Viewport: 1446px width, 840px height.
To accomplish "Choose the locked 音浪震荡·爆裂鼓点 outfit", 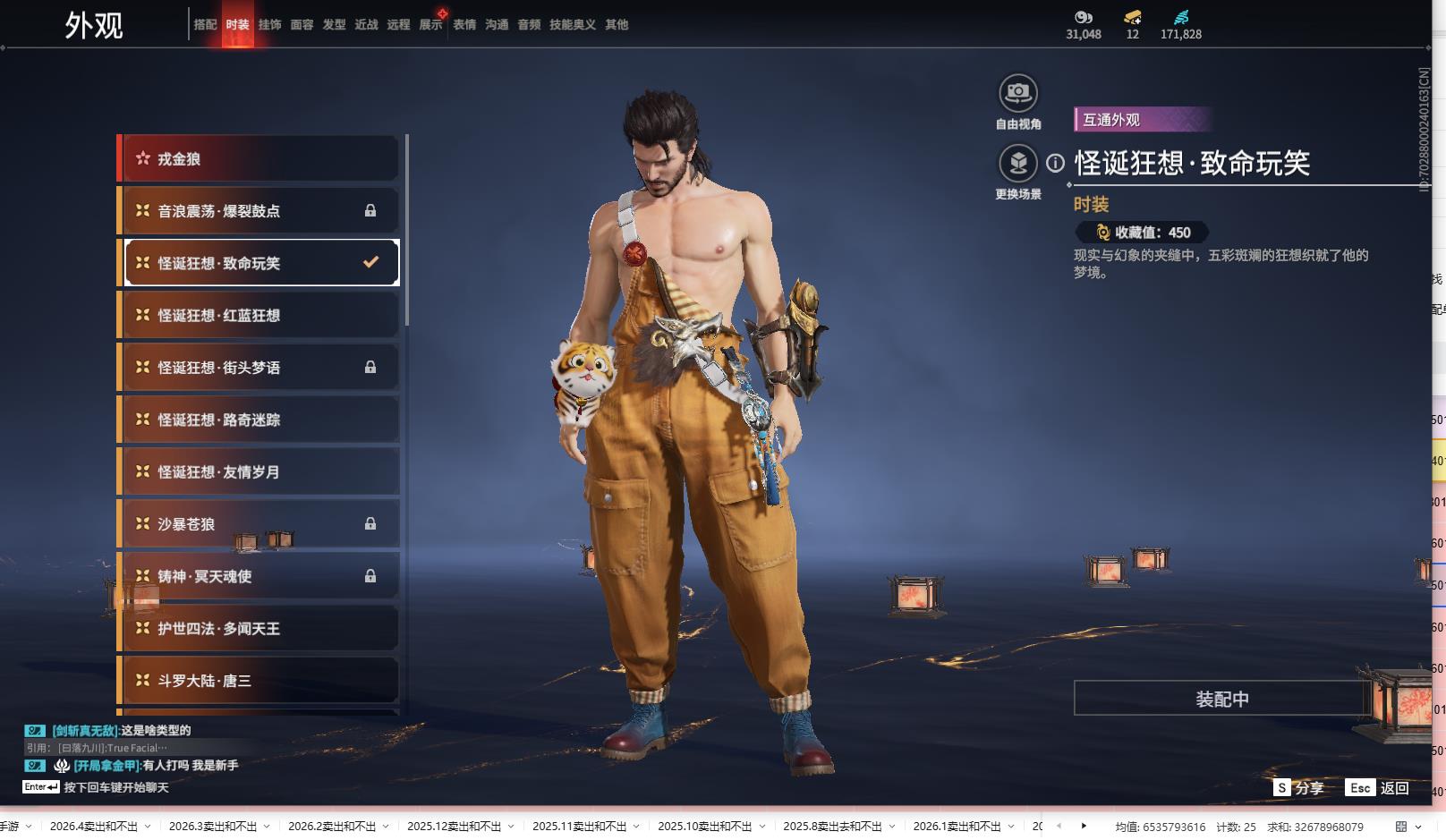I will tap(259, 211).
